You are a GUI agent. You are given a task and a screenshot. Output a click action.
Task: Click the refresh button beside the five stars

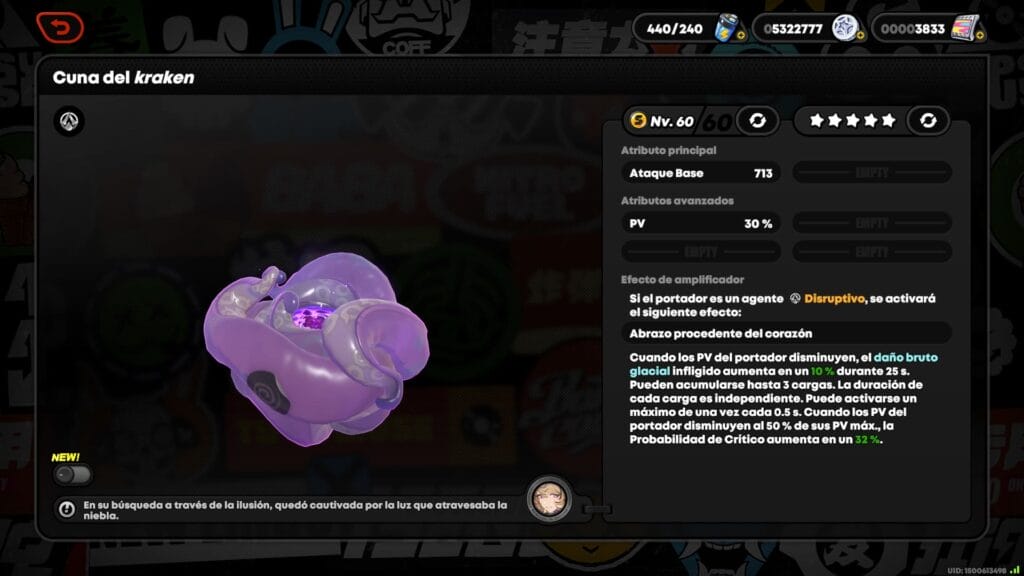tap(928, 121)
